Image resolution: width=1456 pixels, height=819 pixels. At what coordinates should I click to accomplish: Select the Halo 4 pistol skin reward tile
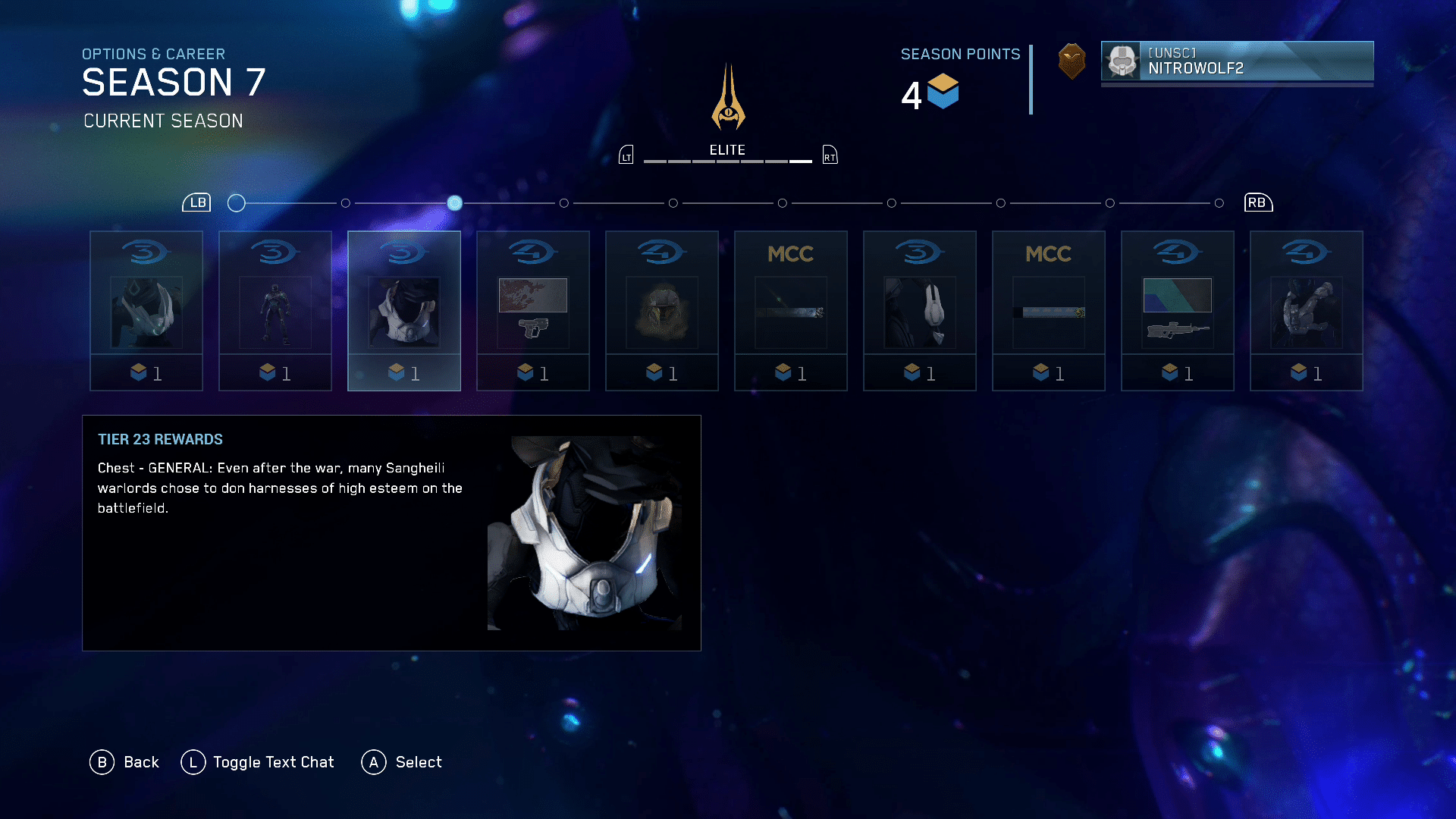pyautogui.click(x=532, y=311)
